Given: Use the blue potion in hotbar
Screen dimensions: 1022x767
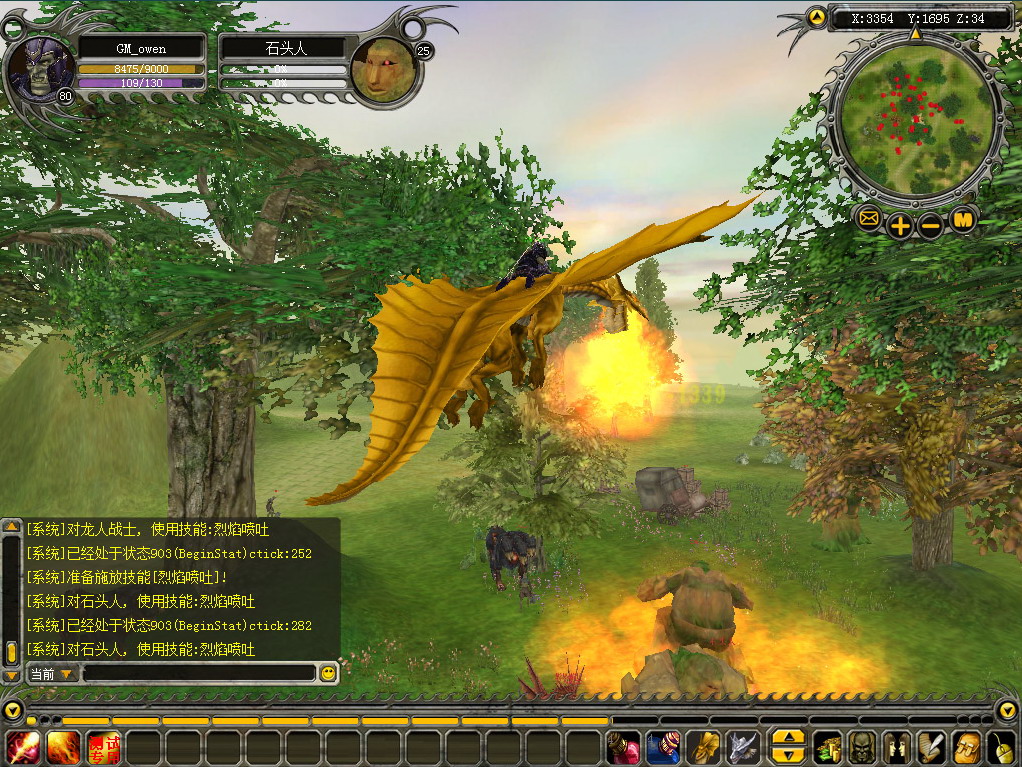Looking at the screenshot, I should 663,747.
